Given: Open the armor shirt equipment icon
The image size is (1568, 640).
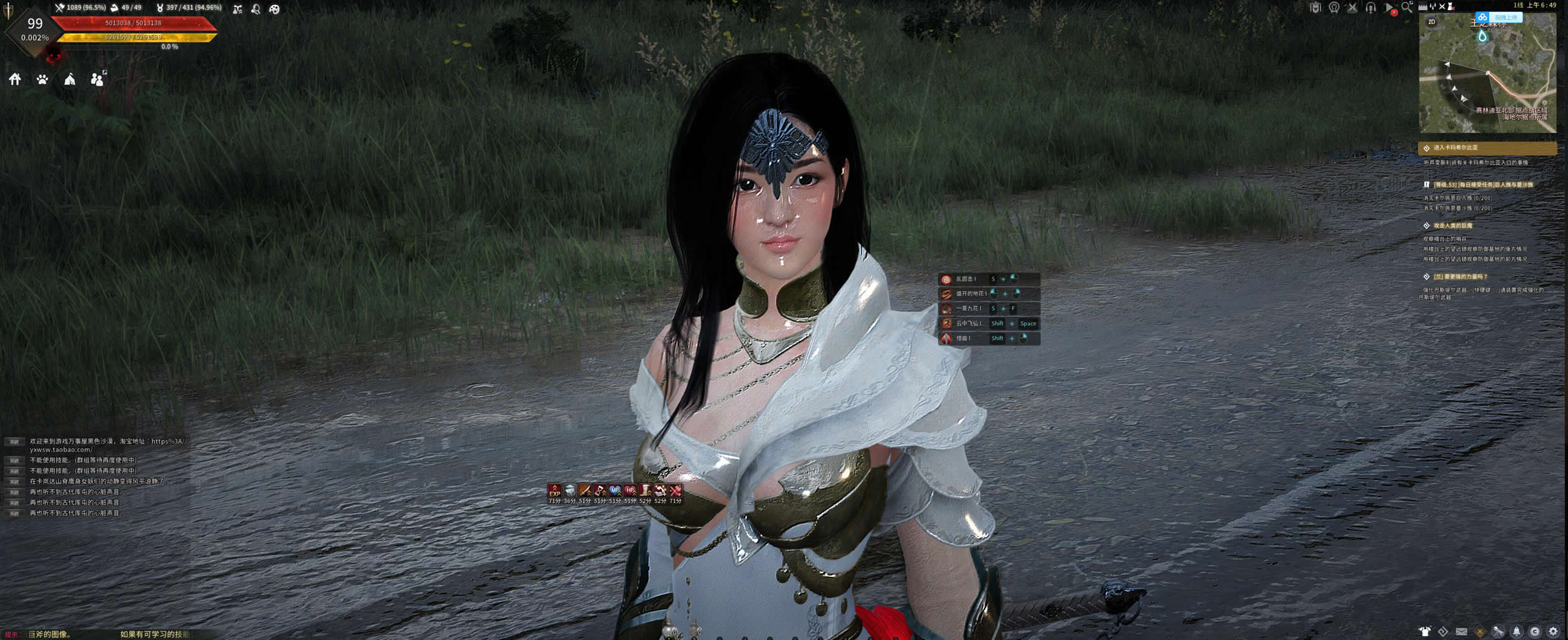Looking at the screenshot, I should (x=1425, y=631).
